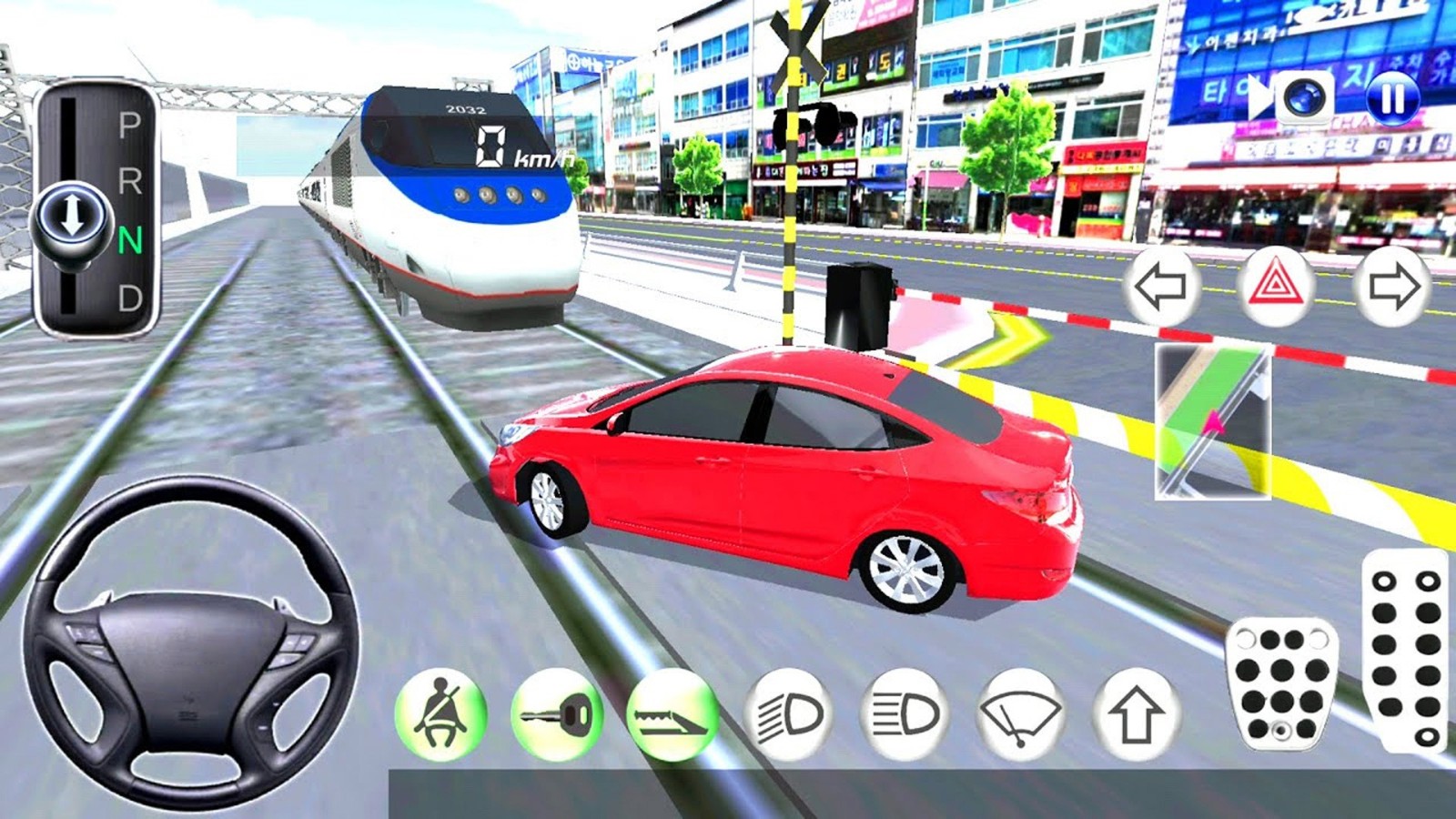Step on the brake pedal
Viewport: 1456px width, 819px height.
click(1281, 682)
